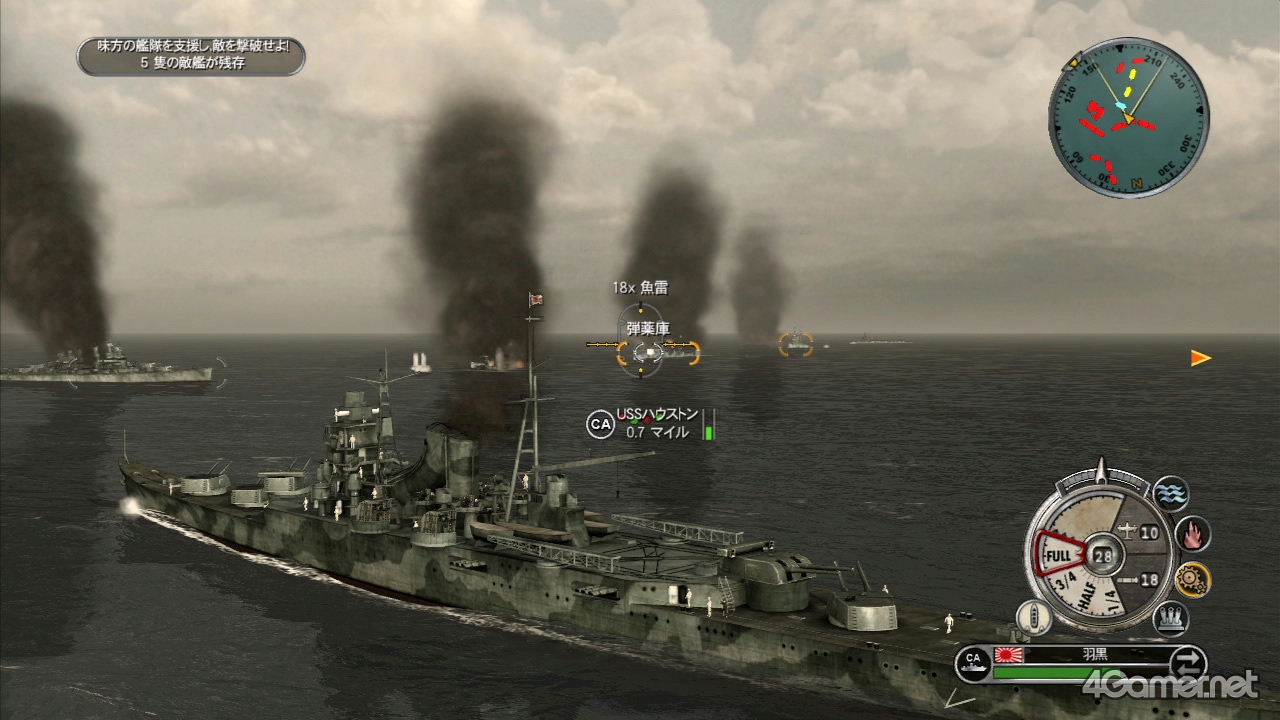Choose the engine repair gear icon
The image size is (1280, 720).
[1192, 579]
